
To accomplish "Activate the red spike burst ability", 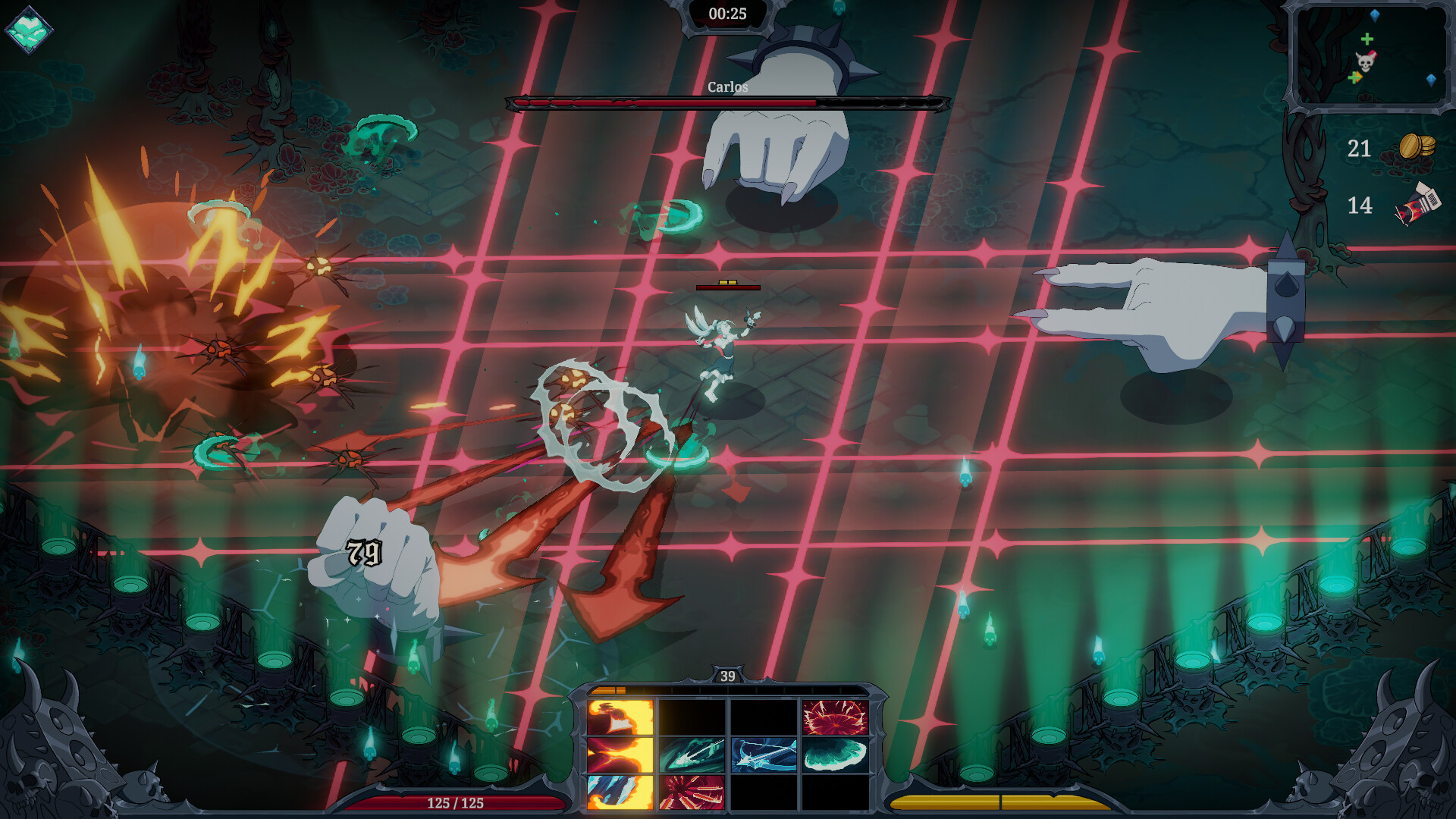I will pyautogui.click(x=692, y=792).
